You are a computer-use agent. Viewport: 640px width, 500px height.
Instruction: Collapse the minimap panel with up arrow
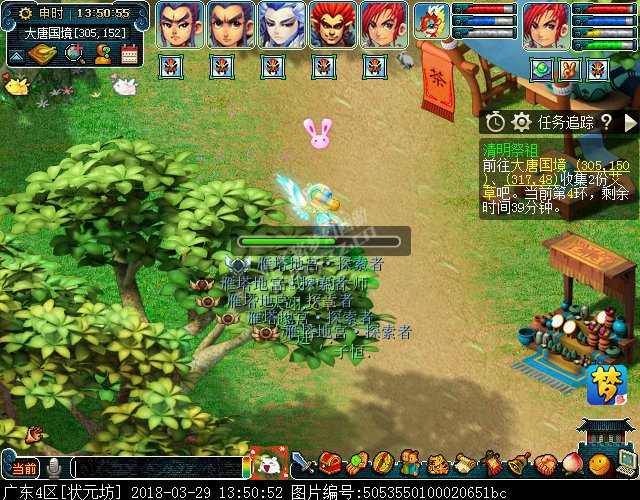15,57
